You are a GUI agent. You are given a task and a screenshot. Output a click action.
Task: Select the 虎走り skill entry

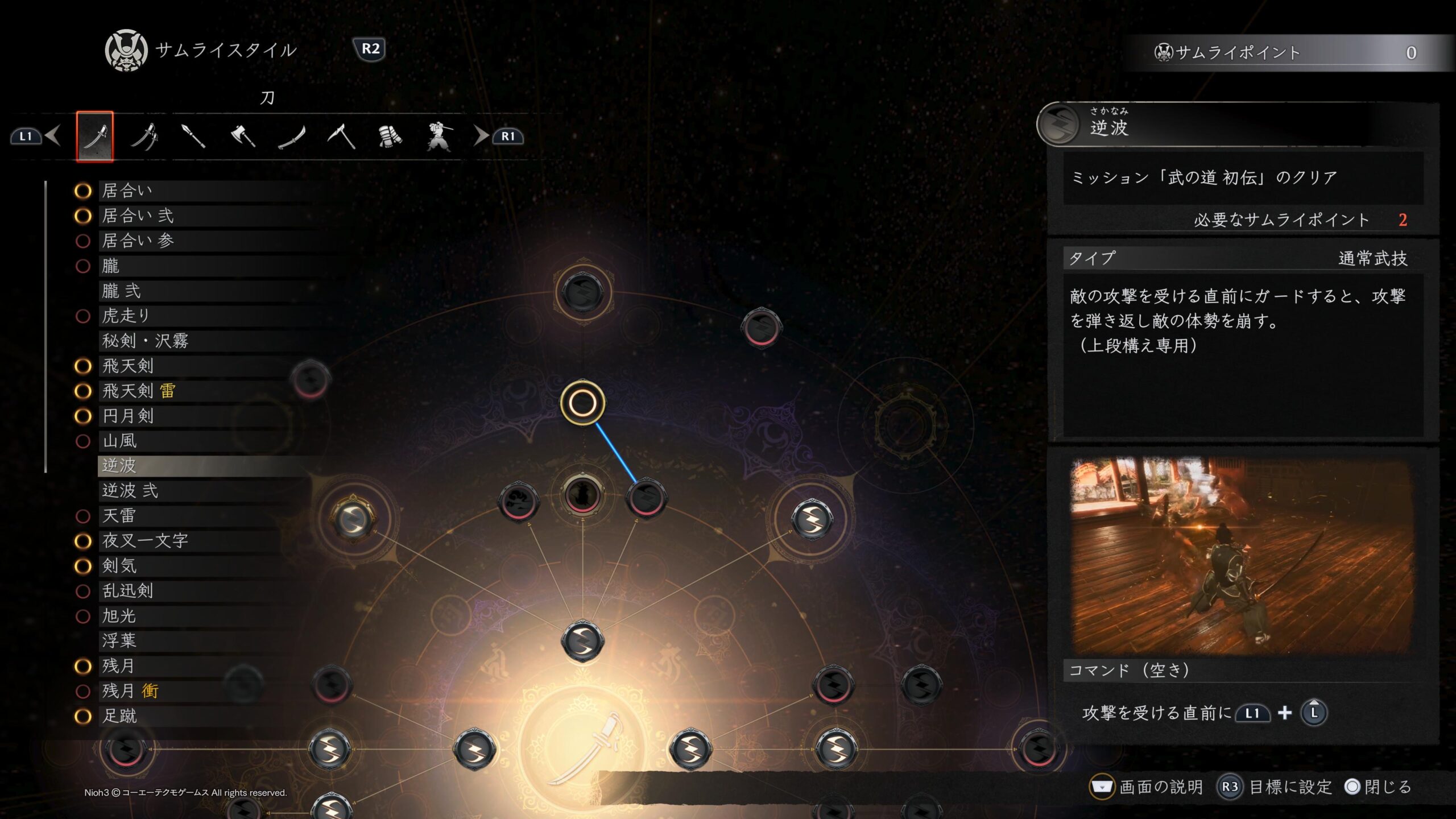coord(126,316)
